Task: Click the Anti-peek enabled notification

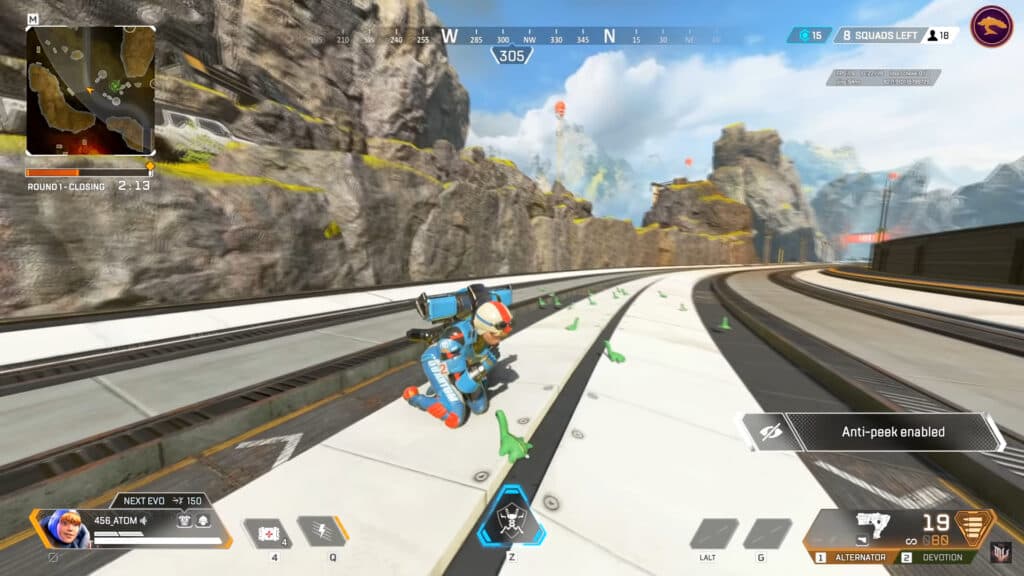Action: [872, 432]
